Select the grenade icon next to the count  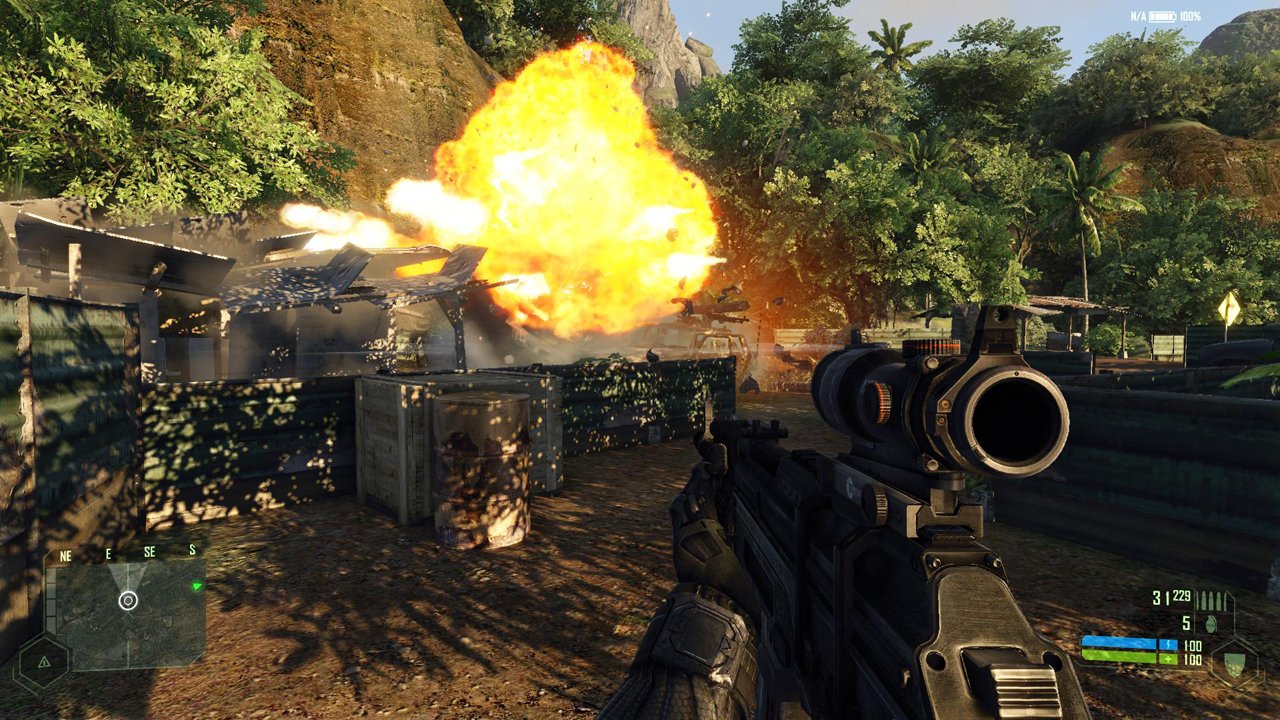(1211, 624)
